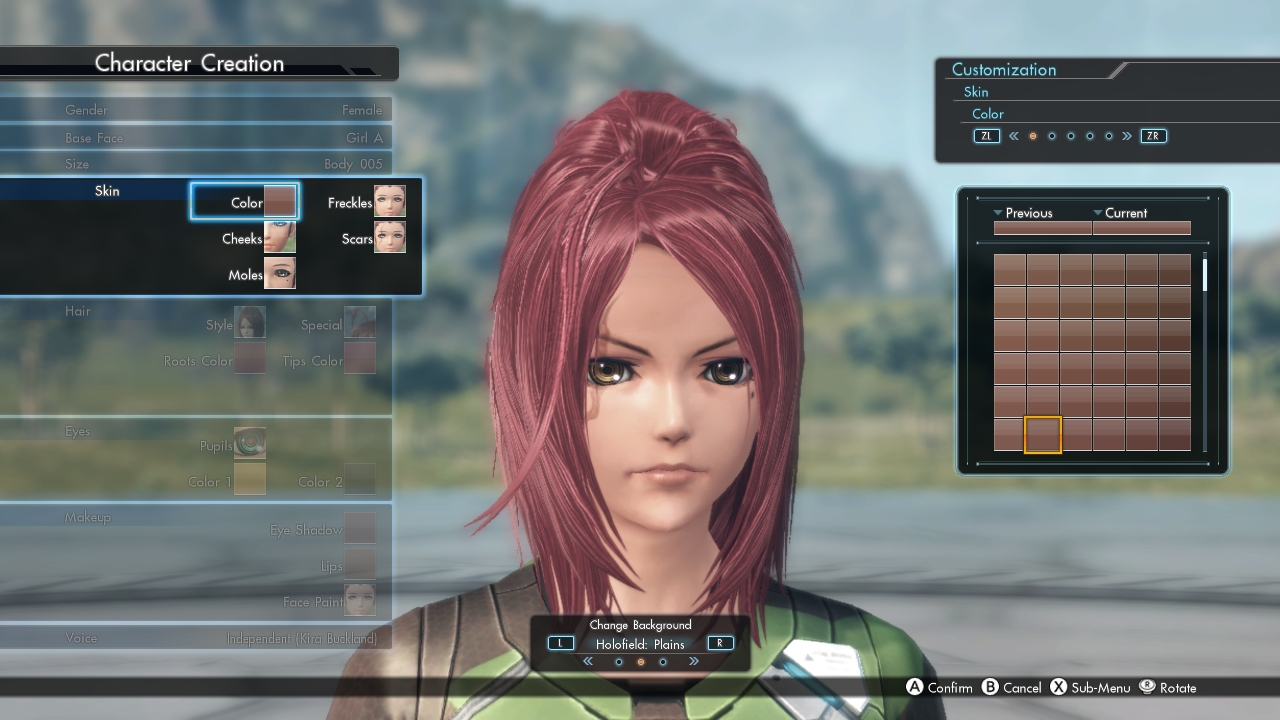This screenshot has height=720, width=1280.
Task: Open the Eye Shadow makeup option
Action: (359, 529)
